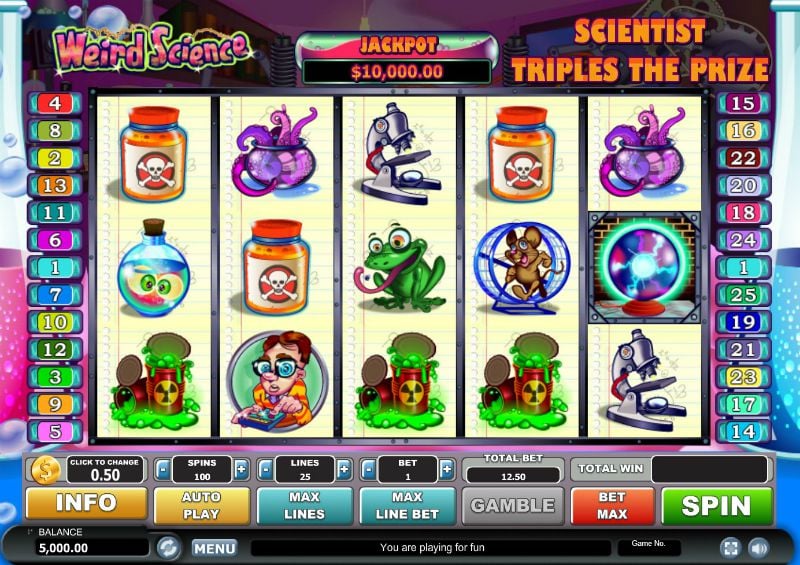Click the Gamble button
This screenshot has width=800, height=565.
pyautogui.click(x=513, y=506)
